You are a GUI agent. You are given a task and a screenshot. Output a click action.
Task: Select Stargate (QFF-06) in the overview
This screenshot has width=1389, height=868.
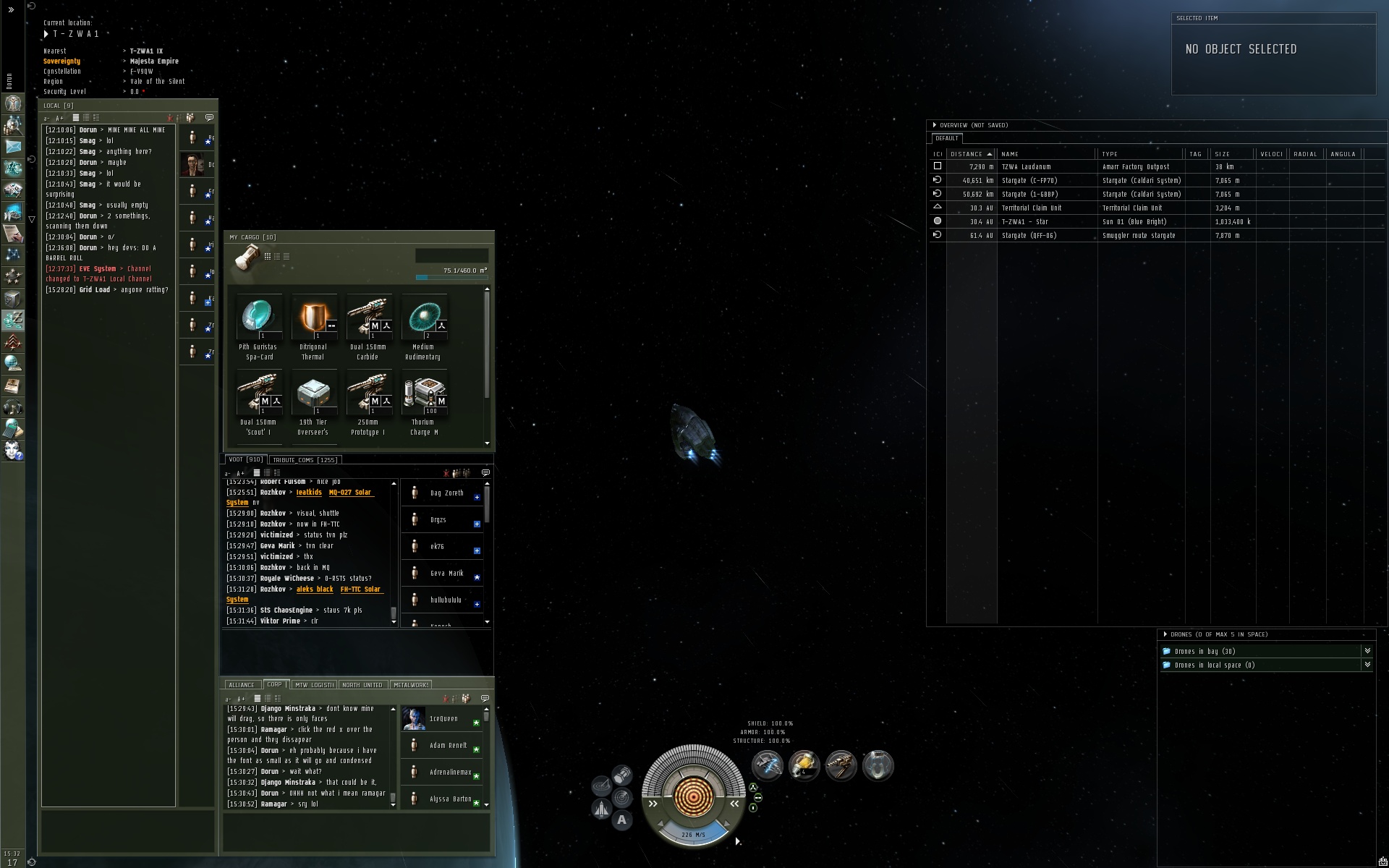pyautogui.click(x=1029, y=236)
